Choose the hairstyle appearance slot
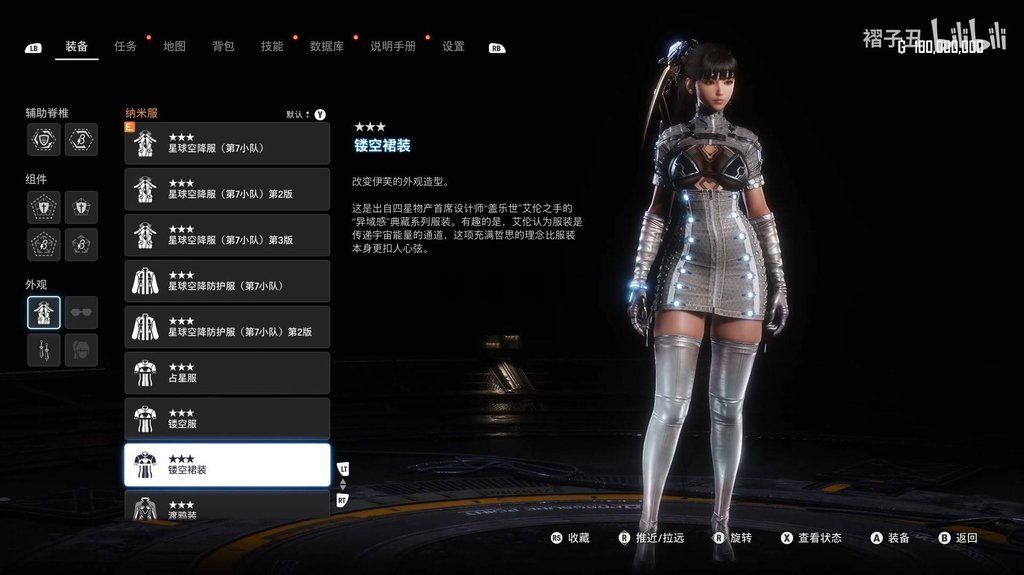The image size is (1024, 575). tap(82, 350)
